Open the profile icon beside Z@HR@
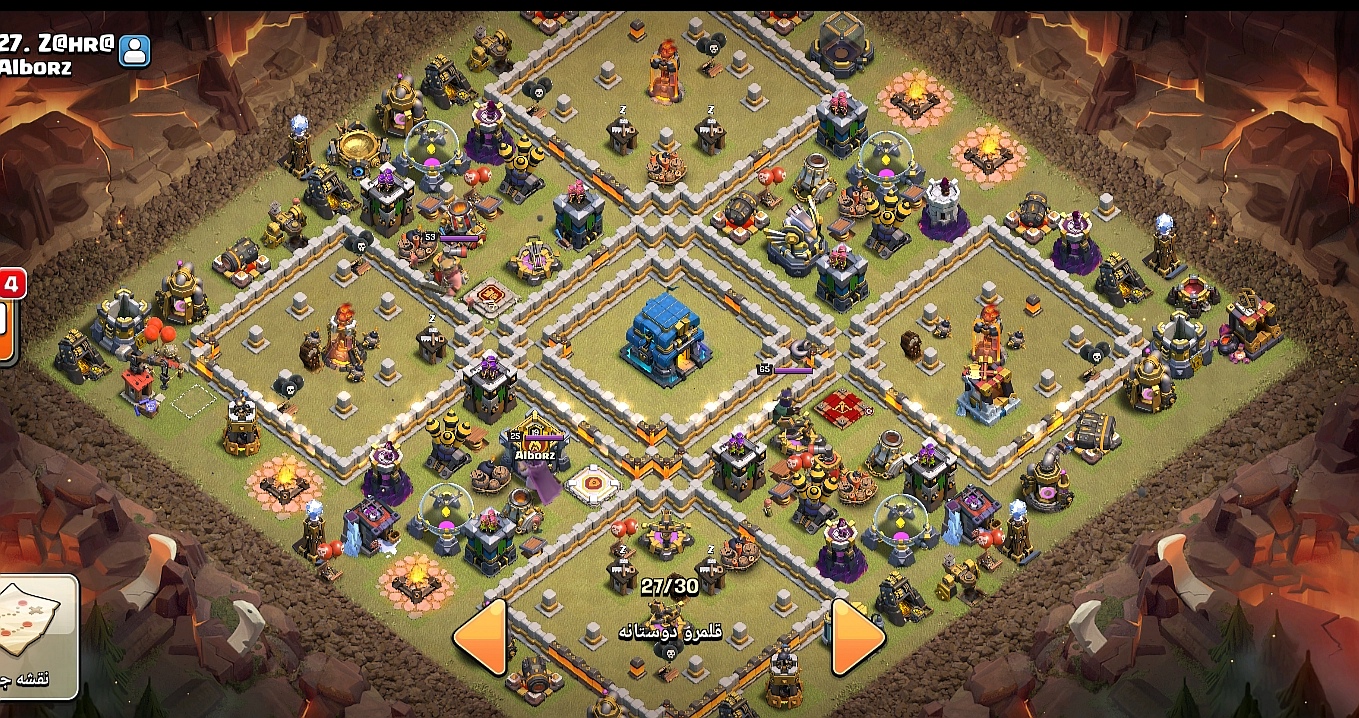The width and height of the screenshot is (1359, 718). (134, 49)
